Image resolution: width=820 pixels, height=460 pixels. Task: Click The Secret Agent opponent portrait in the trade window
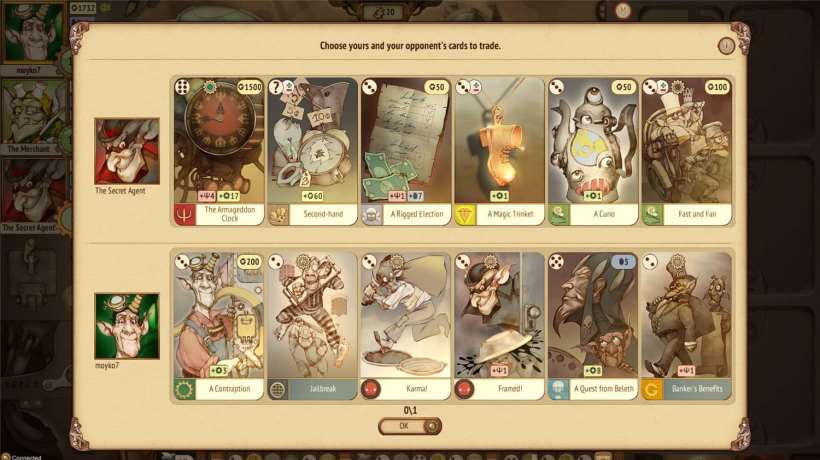(126, 151)
